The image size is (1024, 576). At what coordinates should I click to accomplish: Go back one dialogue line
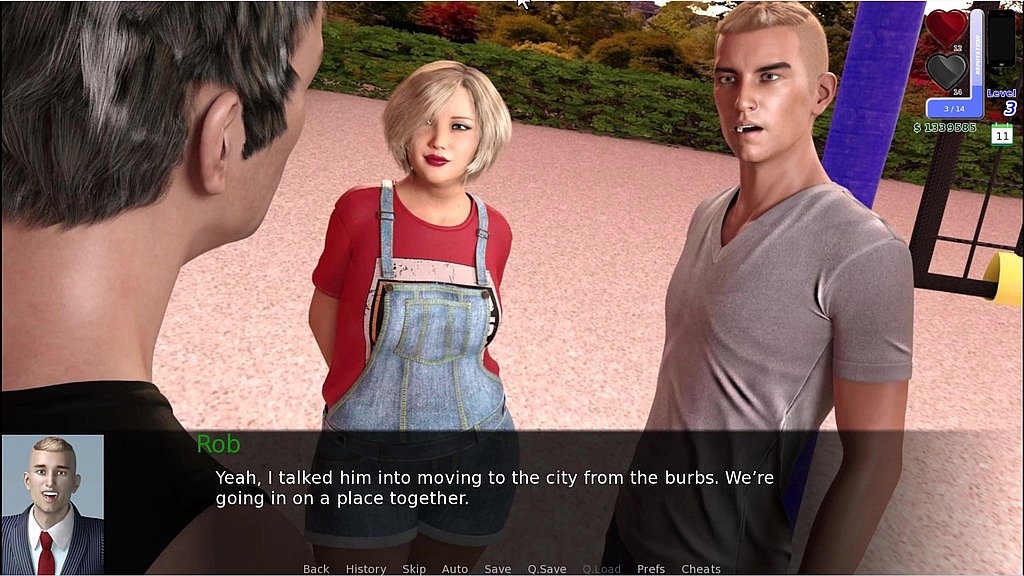click(x=316, y=569)
